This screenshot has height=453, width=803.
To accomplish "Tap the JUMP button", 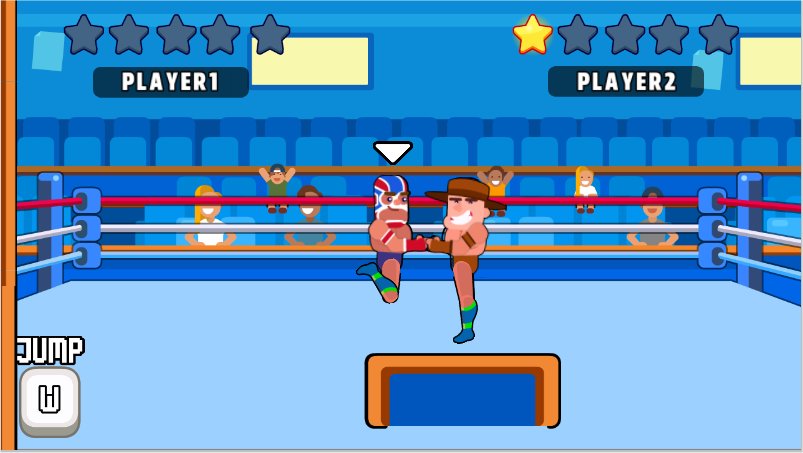I will 49,400.
